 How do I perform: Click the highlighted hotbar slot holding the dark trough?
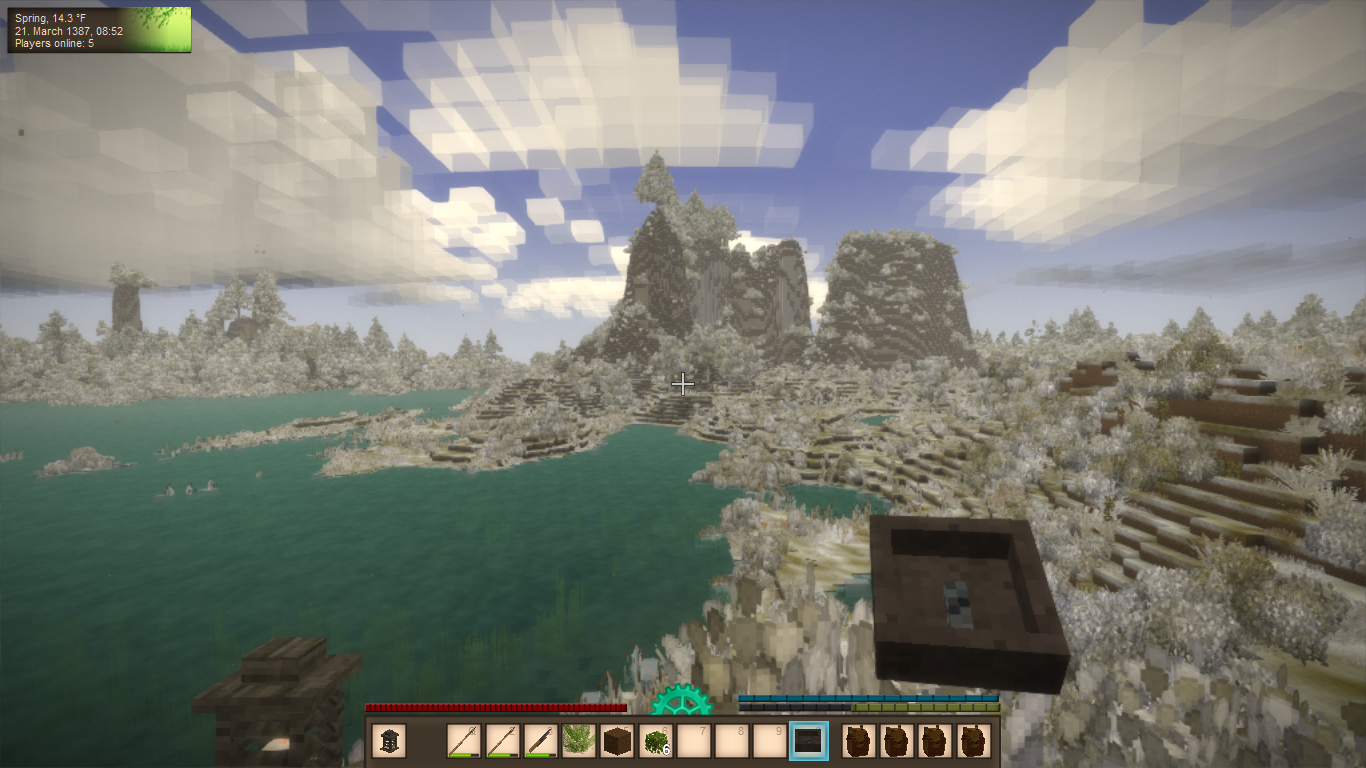pos(808,741)
